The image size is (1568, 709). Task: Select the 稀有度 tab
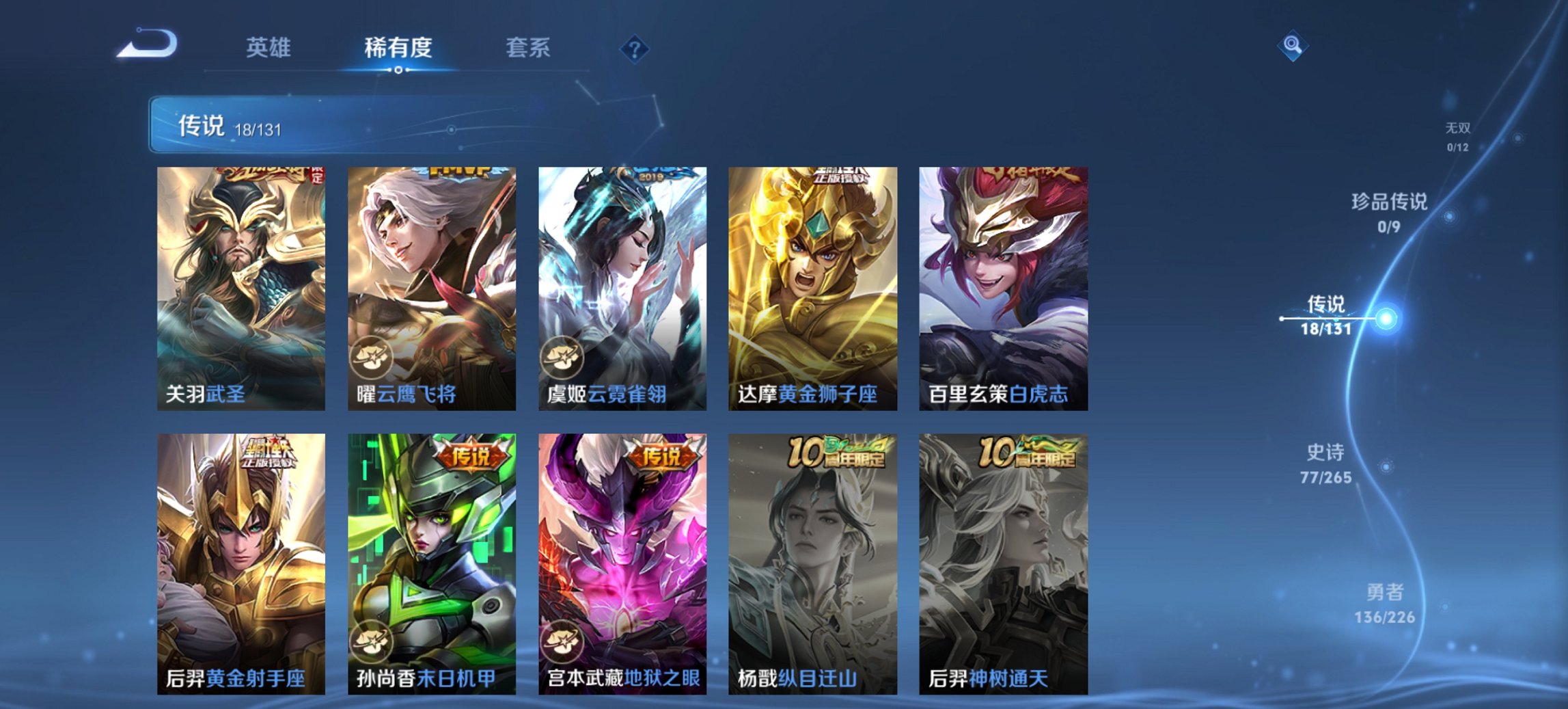pyautogui.click(x=398, y=48)
